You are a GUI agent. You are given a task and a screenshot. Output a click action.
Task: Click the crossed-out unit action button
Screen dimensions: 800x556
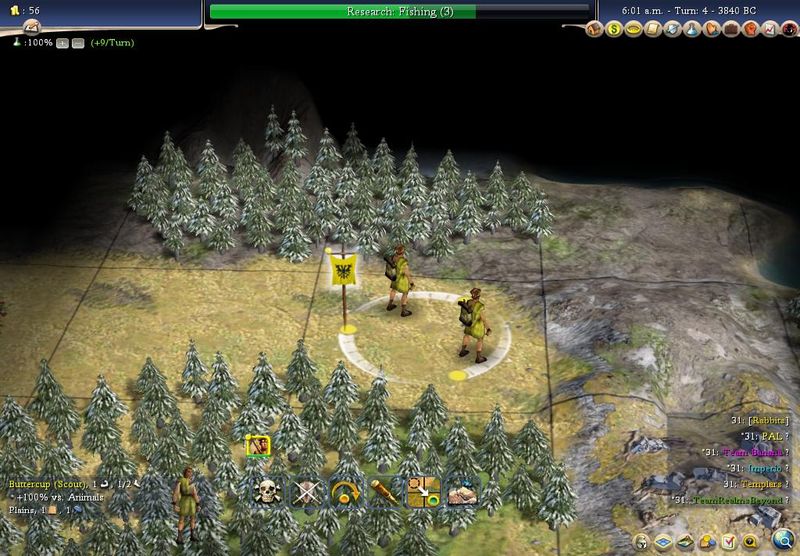click(305, 491)
